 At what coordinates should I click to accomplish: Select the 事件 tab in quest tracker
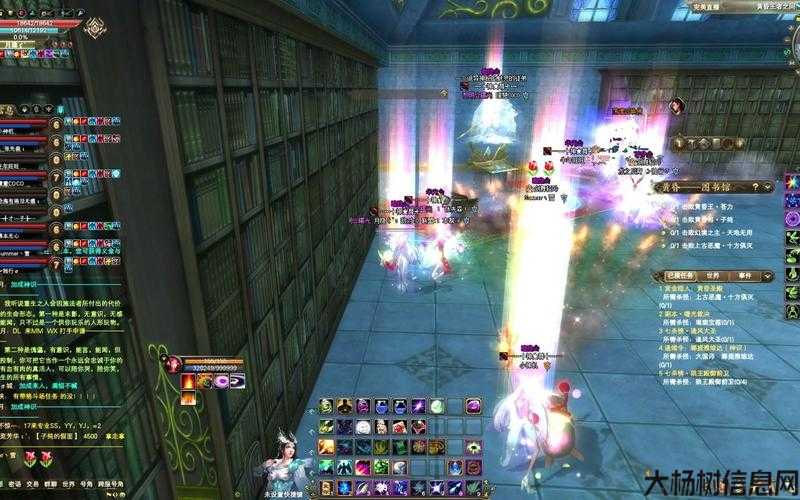click(743, 274)
